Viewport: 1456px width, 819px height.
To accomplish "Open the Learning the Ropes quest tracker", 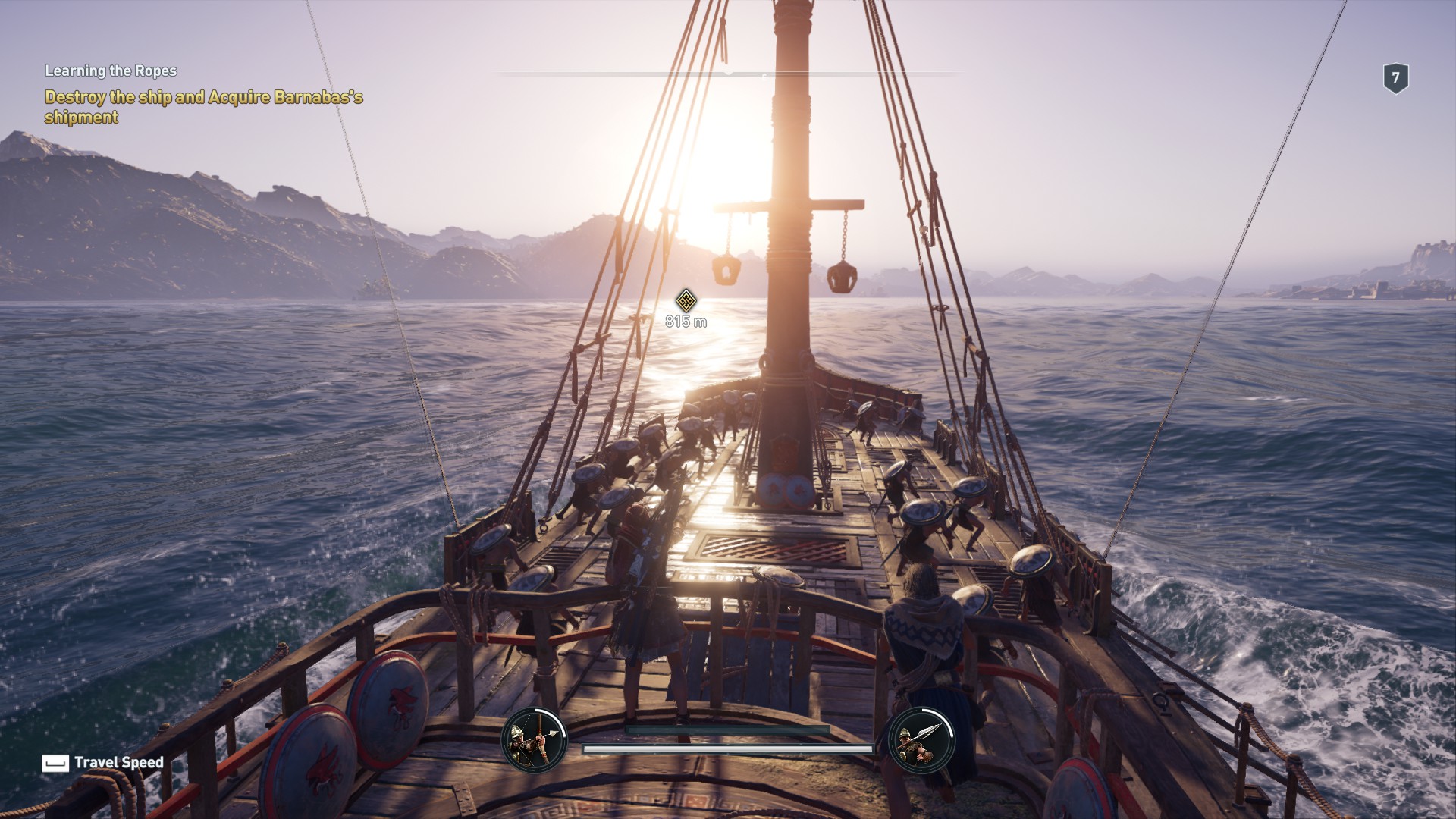I will [x=111, y=71].
